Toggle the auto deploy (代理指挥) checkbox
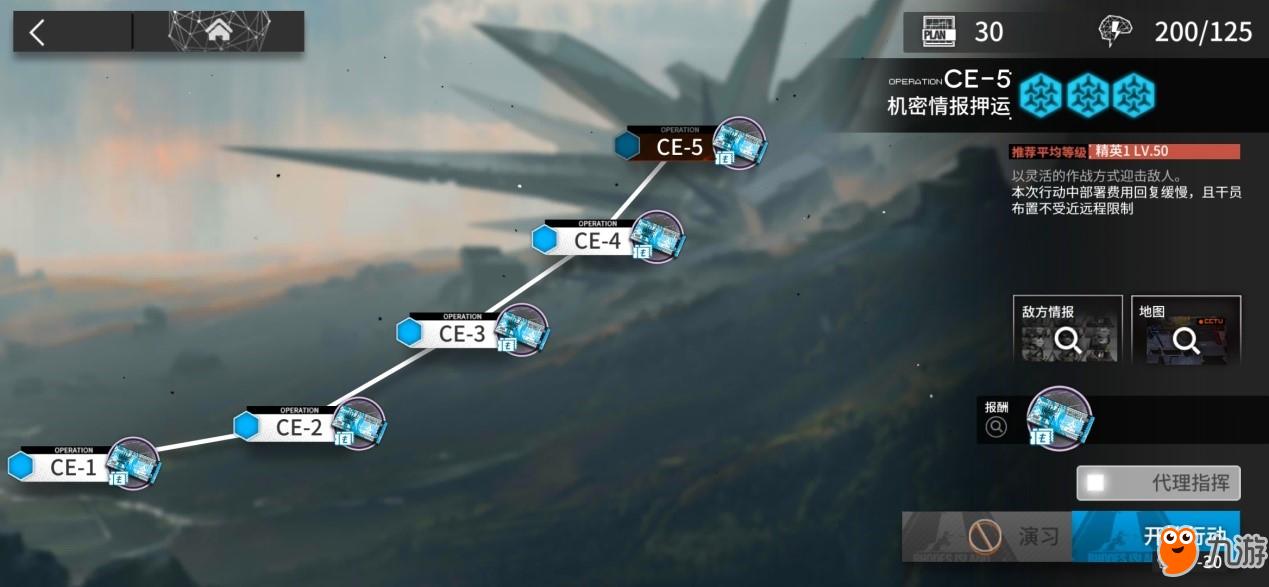This screenshot has height=587, width=1269. click(x=1098, y=483)
